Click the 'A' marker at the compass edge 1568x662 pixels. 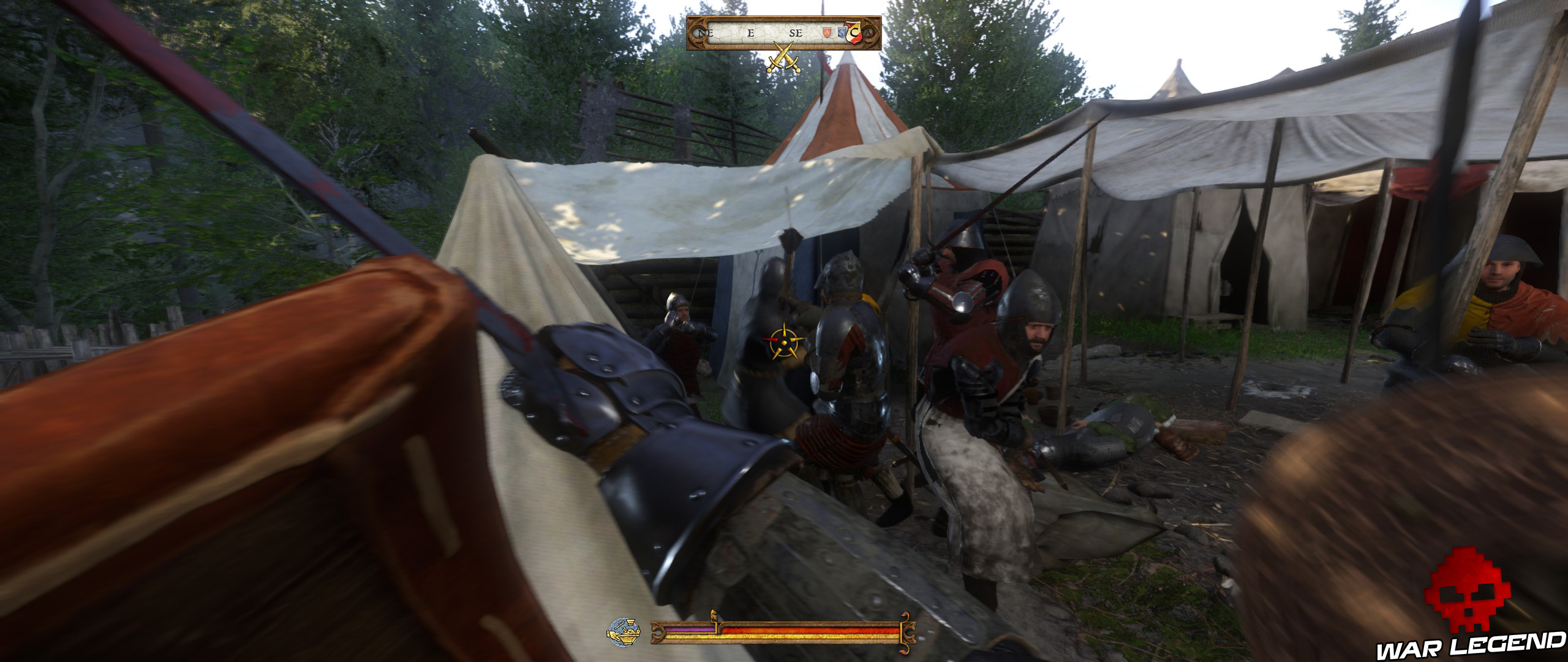click(x=872, y=34)
